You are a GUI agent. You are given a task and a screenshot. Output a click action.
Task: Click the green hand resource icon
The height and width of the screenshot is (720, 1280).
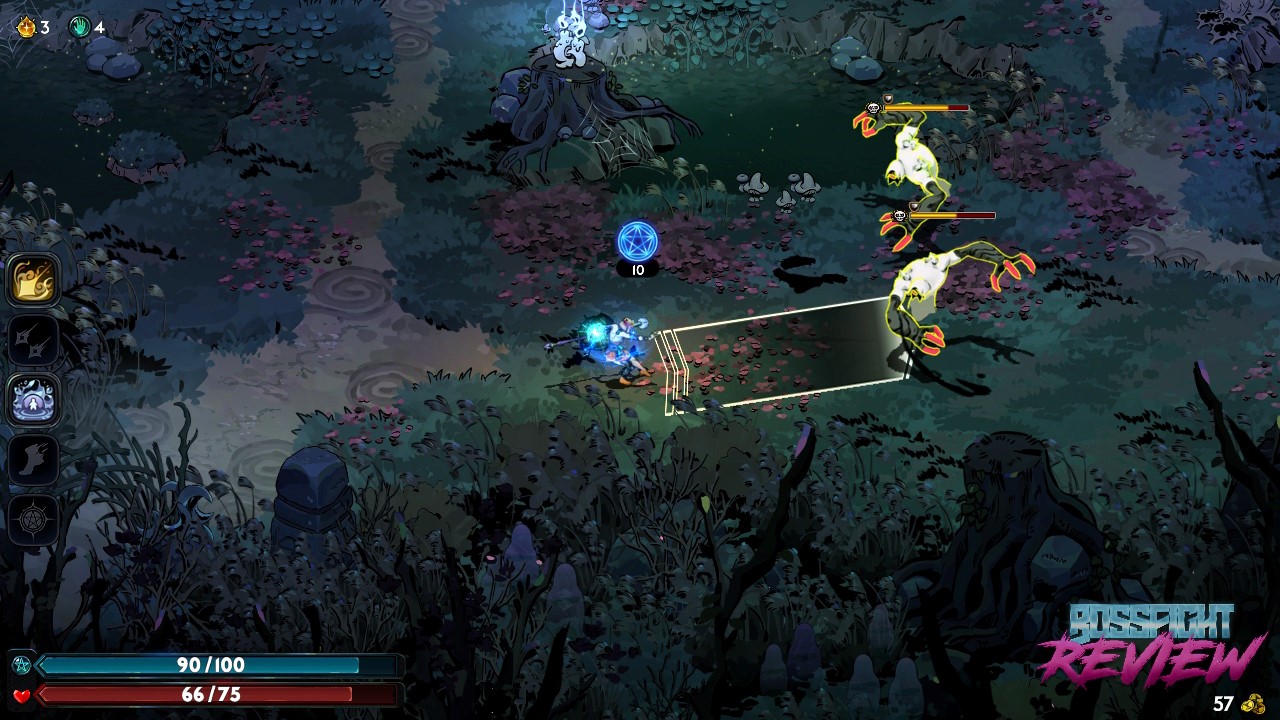(x=80, y=27)
